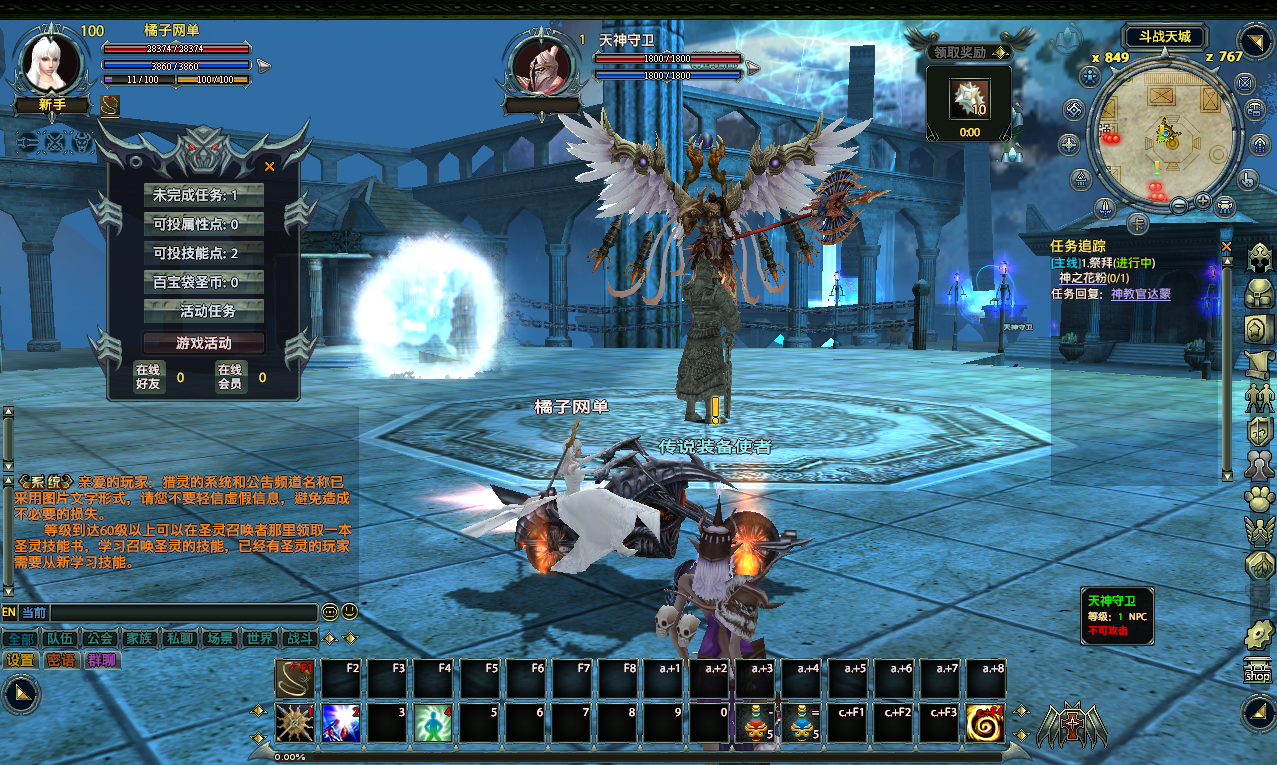The width and height of the screenshot is (1277, 765).
Task: Open chat 设置 settings
Action: [x=20, y=660]
